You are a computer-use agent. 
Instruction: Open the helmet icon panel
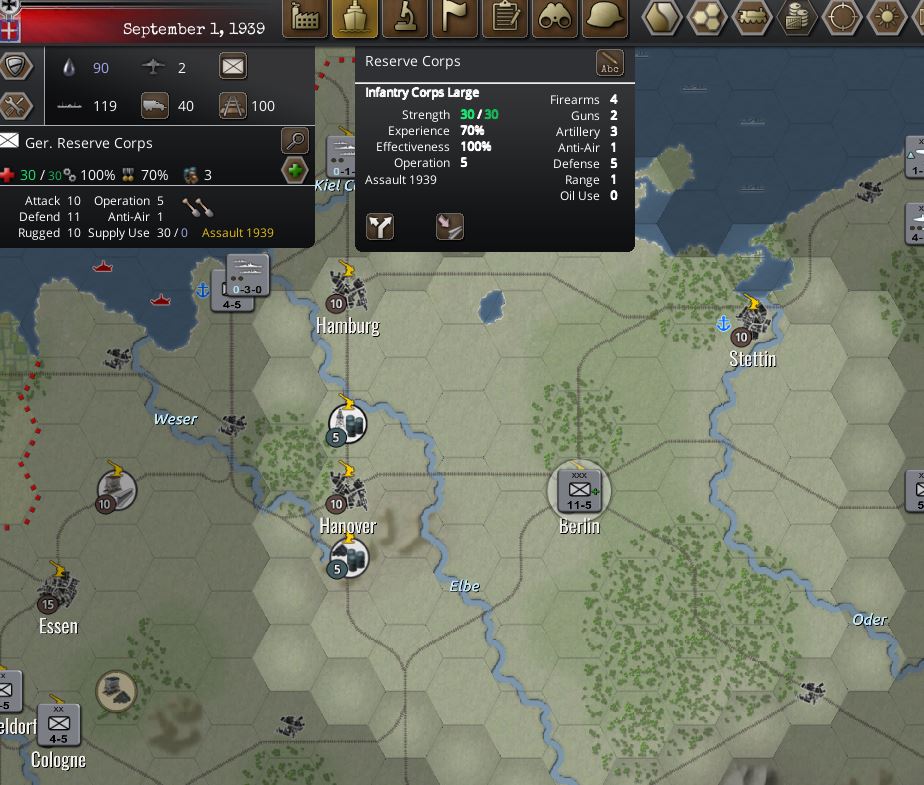click(x=605, y=18)
